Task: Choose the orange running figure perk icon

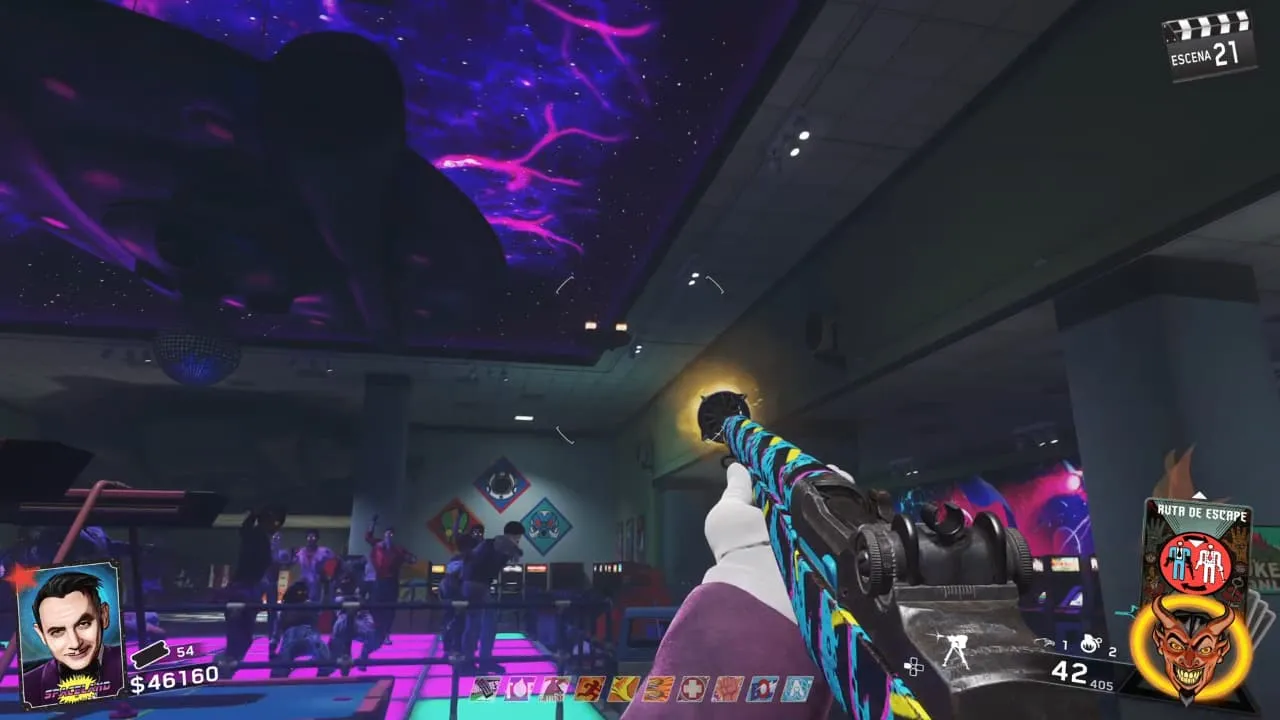Action: coord(588,688)
